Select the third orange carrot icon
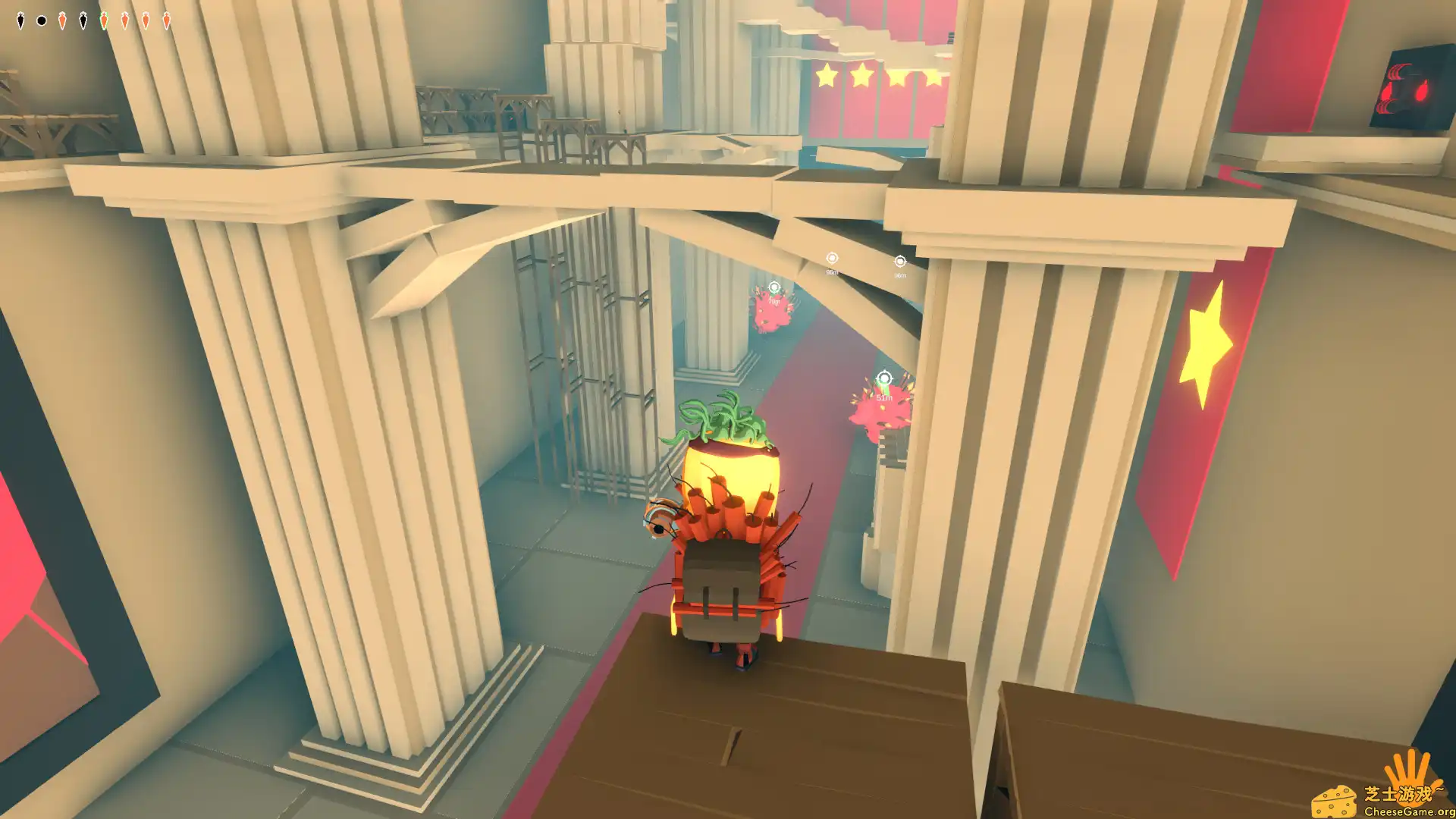This screenshot has width=1456, height=819. [x=125, y=20]
